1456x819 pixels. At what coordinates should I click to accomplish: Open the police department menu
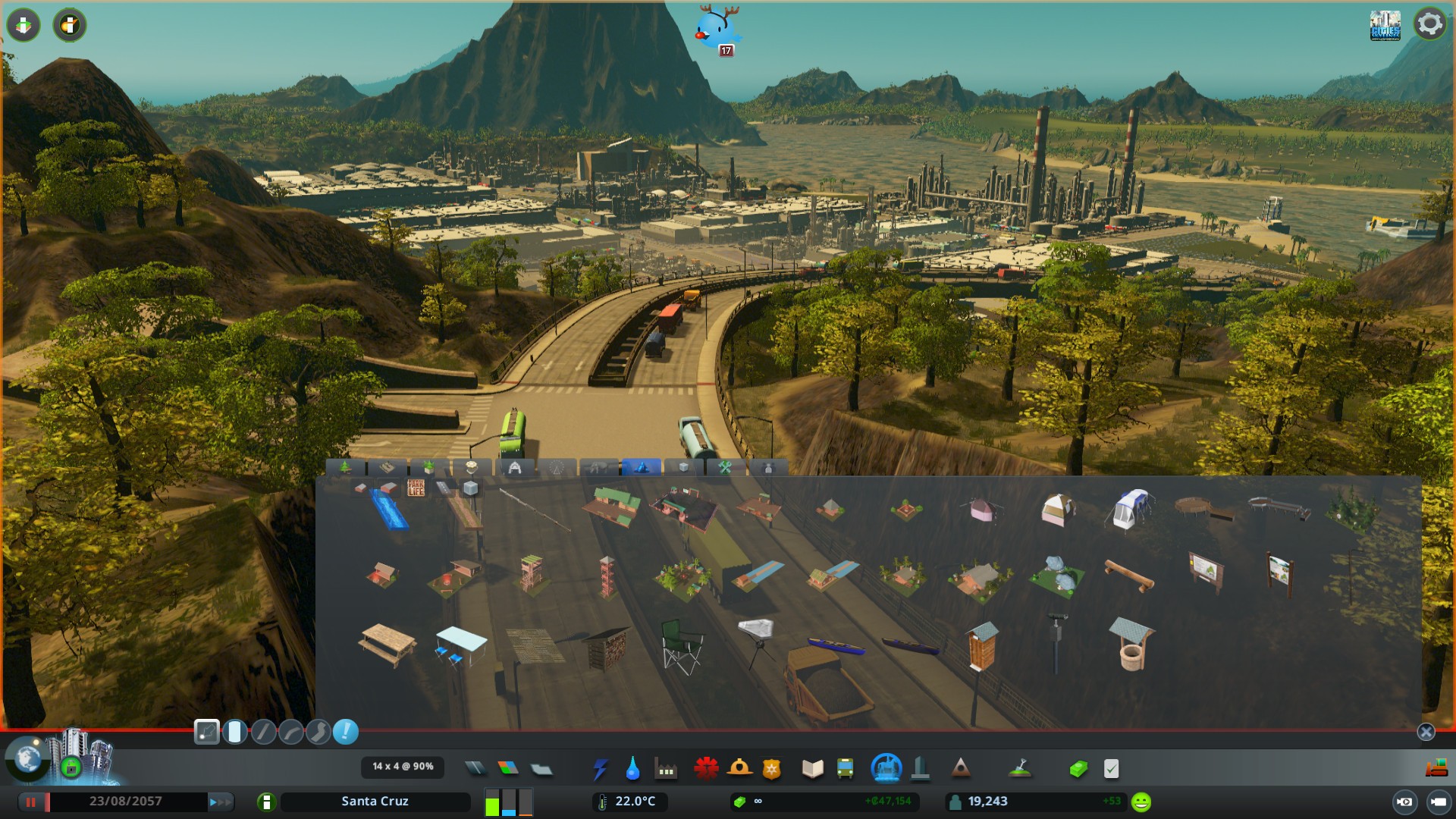[771, 769]
